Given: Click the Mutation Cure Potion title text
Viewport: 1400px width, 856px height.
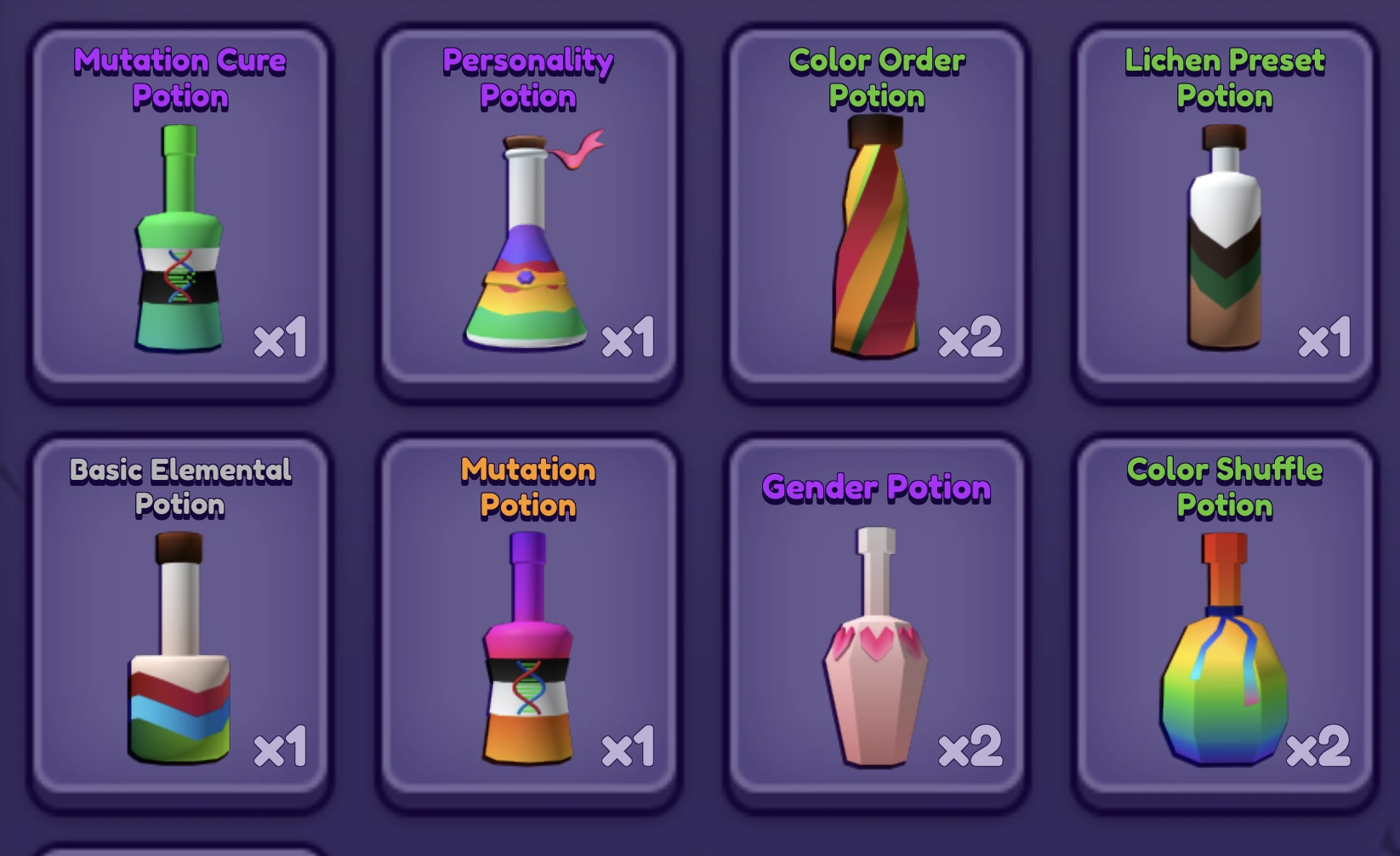Looking at the screenshot, I should [x=180, y=78].
